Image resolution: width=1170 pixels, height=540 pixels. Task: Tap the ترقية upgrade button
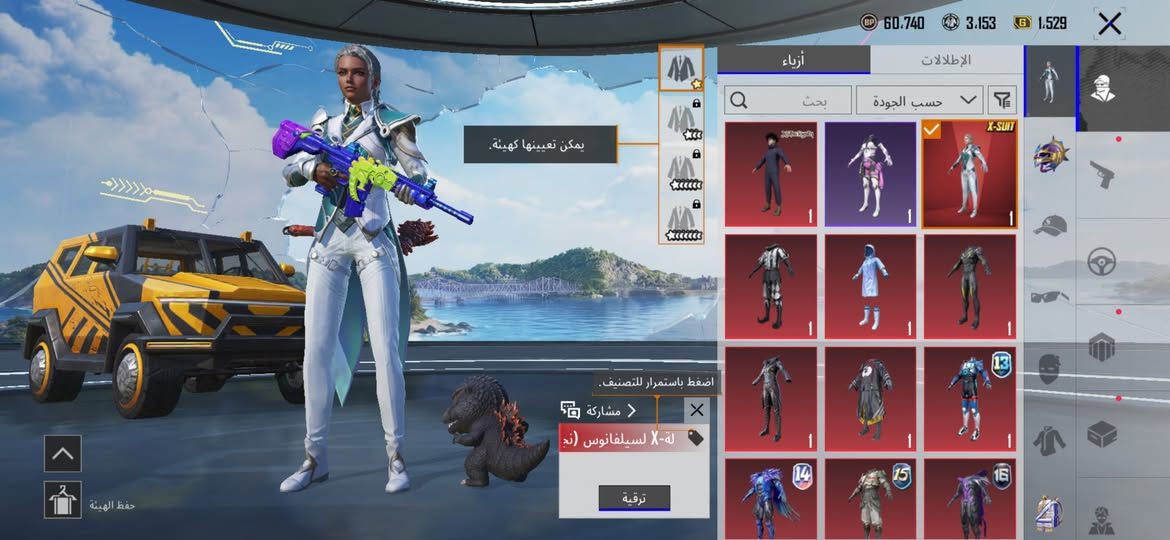coord(634,498)
